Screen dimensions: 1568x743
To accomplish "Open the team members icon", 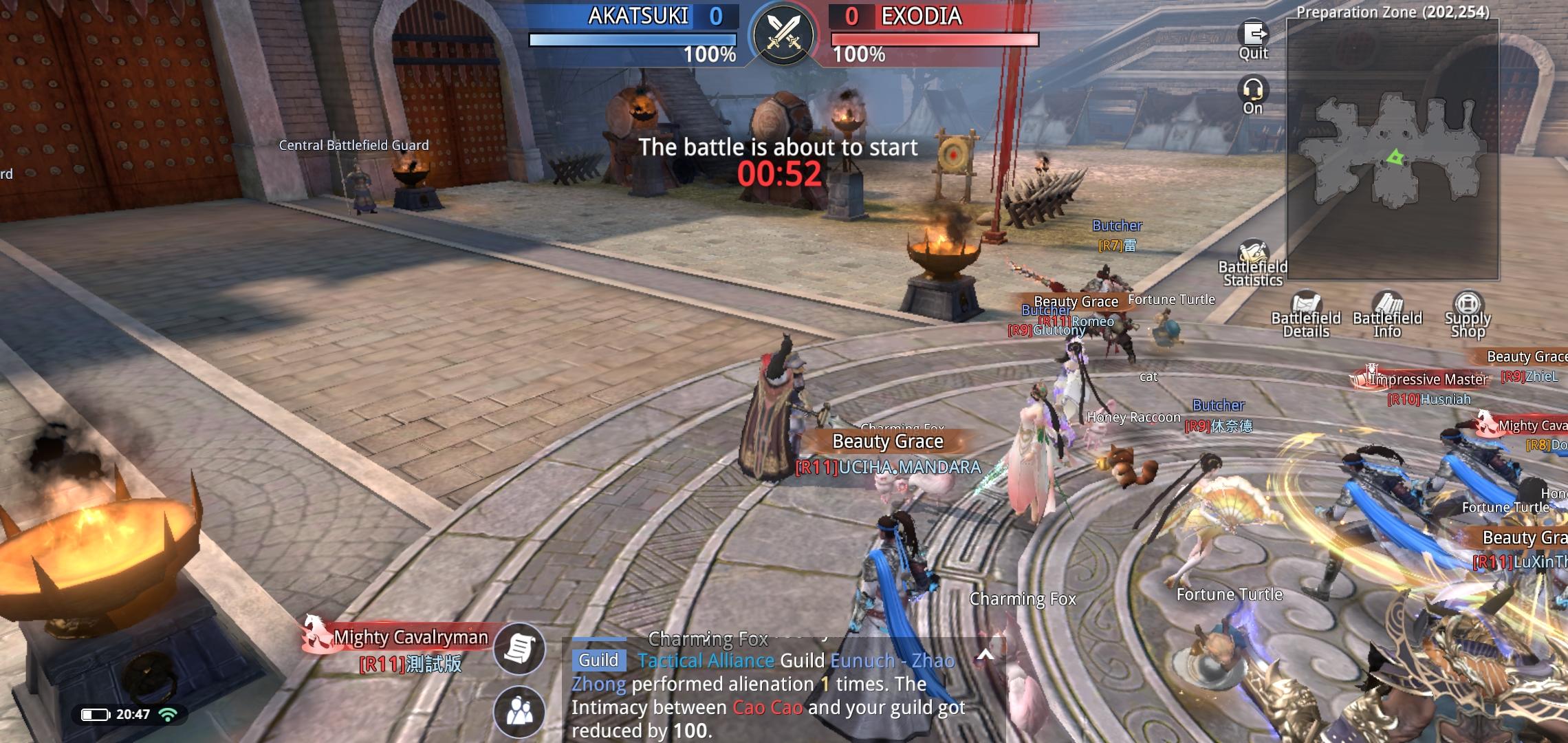I will 519,711.
